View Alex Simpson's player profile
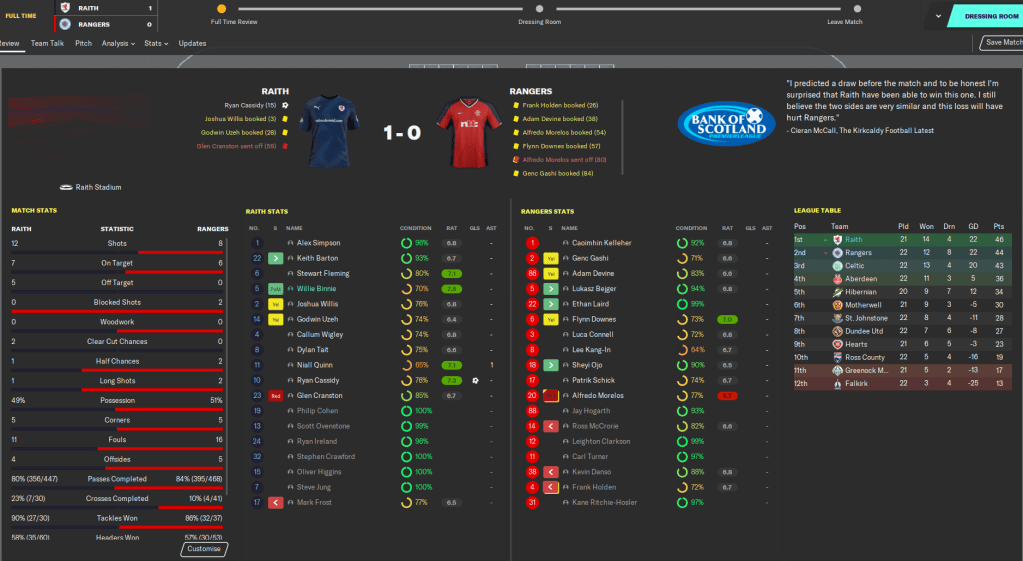This screenshot has height=561, width=1023. click(x=319, y=243)
